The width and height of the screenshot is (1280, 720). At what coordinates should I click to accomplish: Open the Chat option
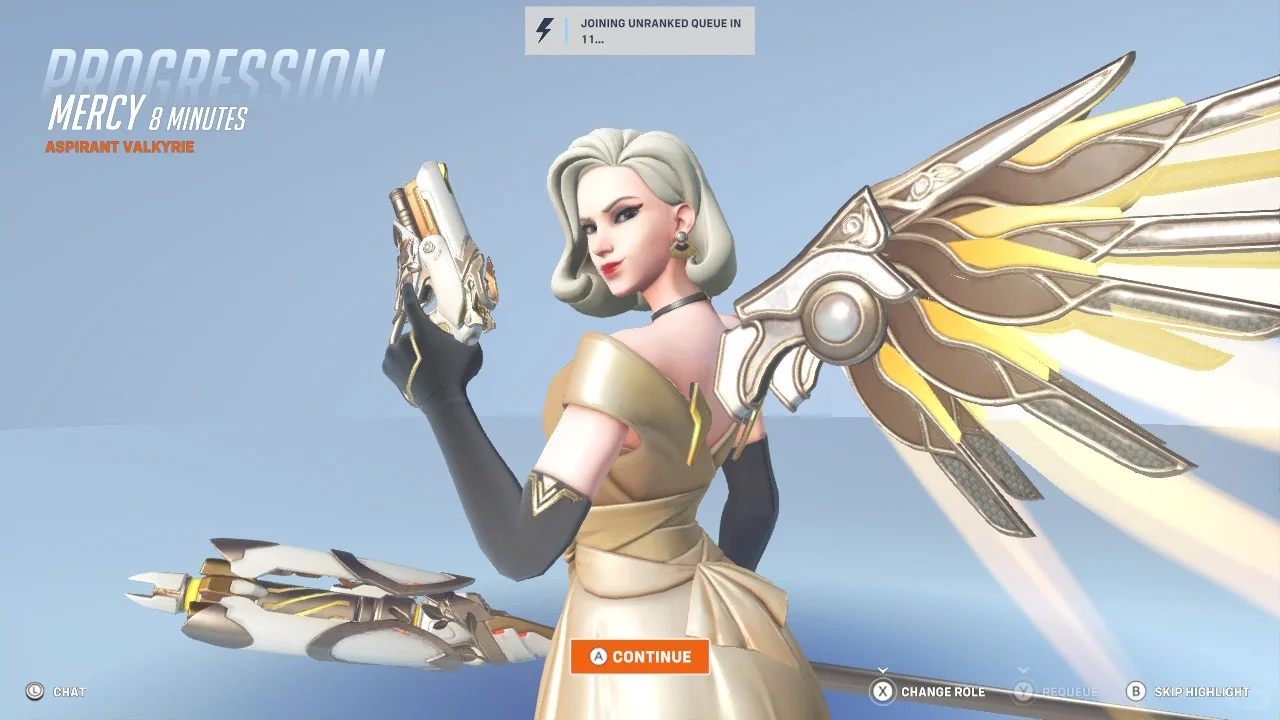(57, 691)
